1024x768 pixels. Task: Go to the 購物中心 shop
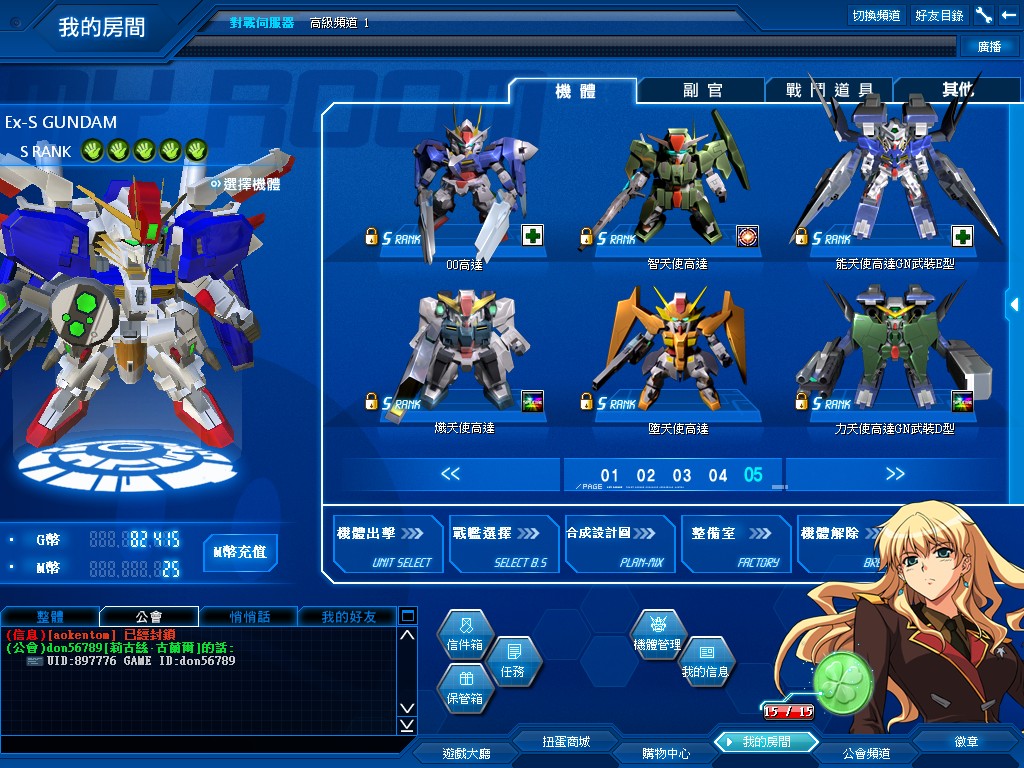click(665, 753)
